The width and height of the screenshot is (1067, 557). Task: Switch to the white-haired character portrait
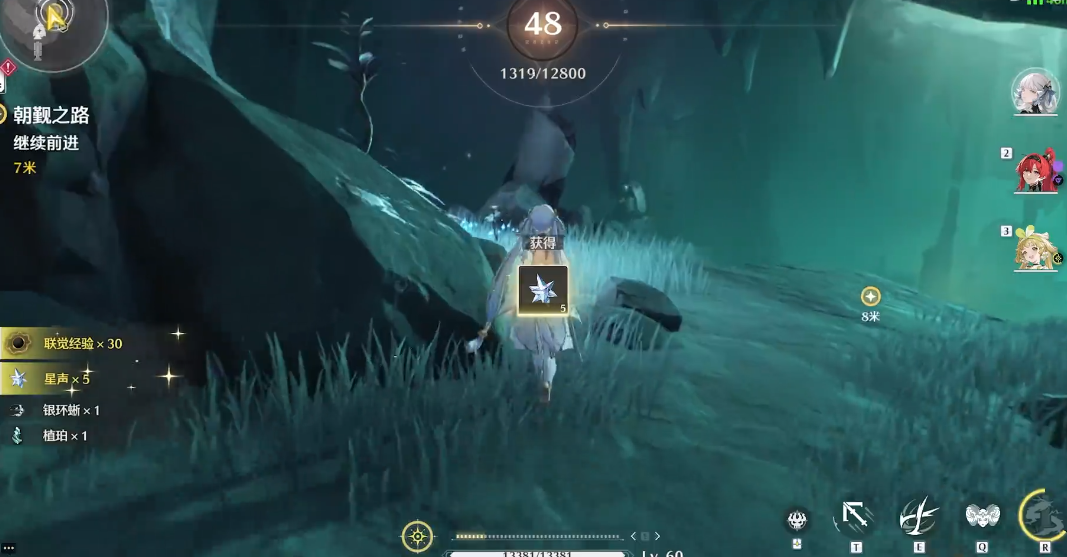[x=1034, y=92]
